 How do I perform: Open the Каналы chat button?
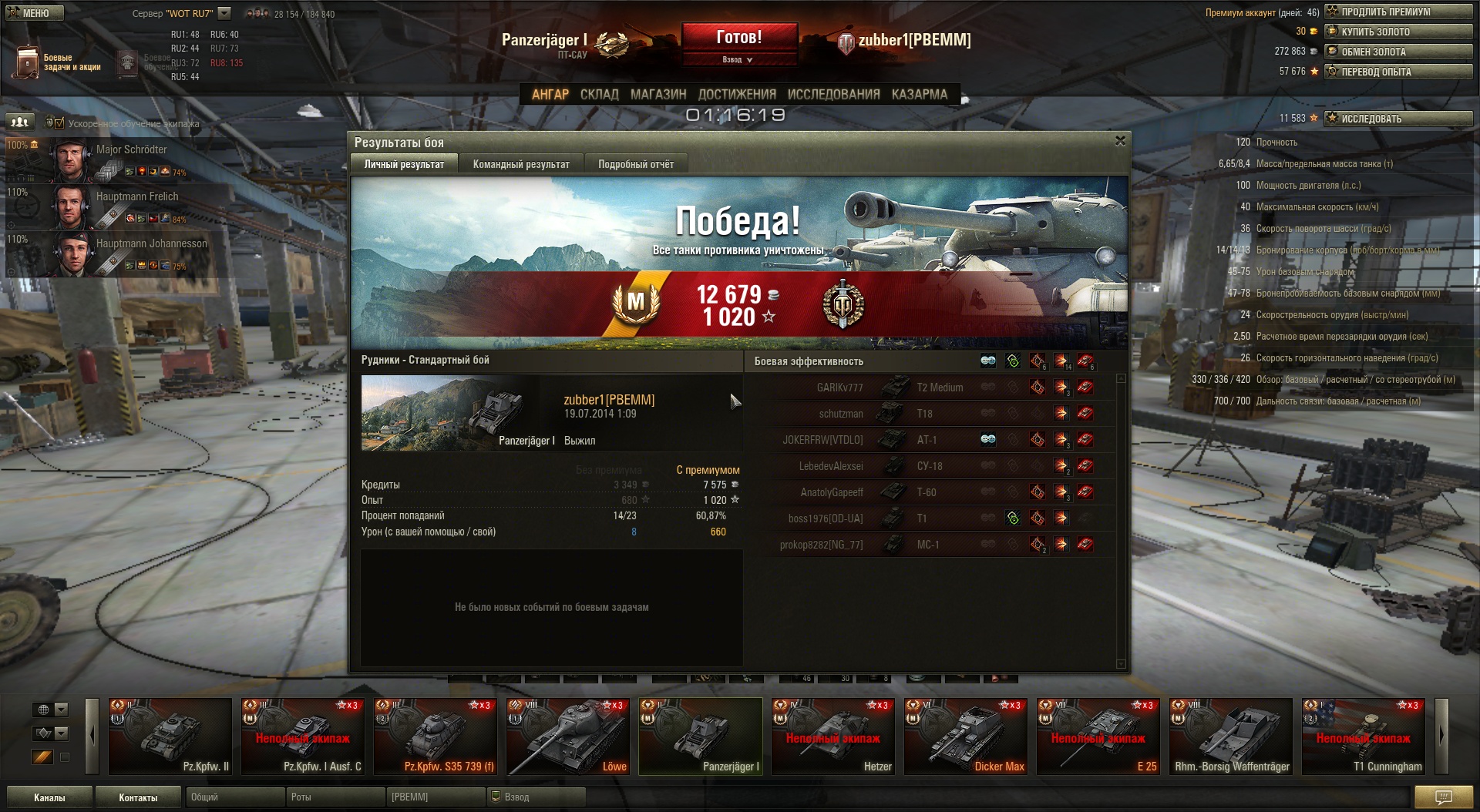(49, 797)
